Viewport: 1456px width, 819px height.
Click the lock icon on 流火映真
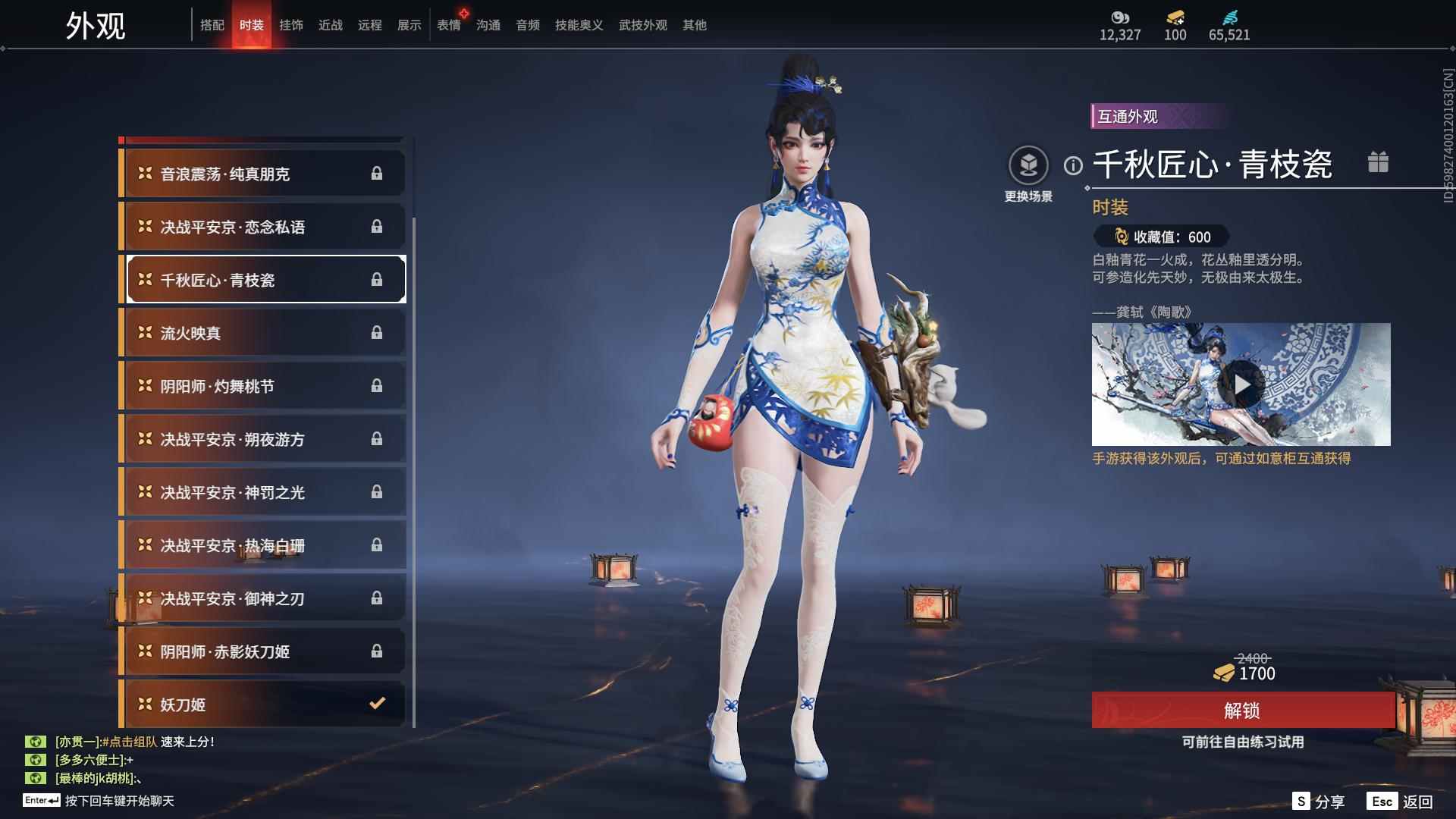click(377, 332)
